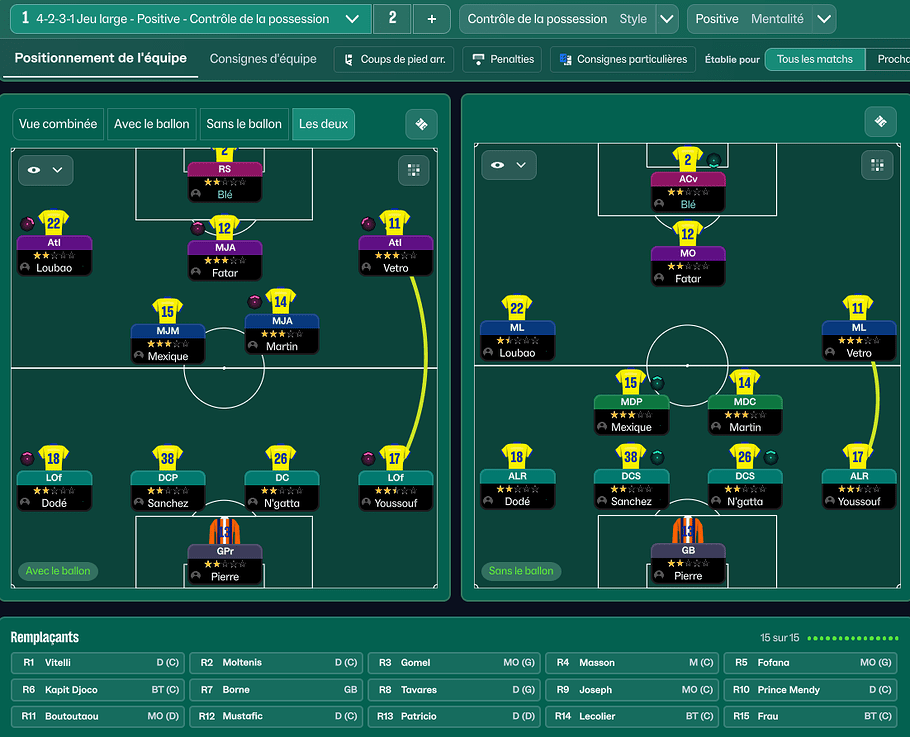The image size is (910, 737).
Task: Switch to Consignes d'équipe tab
Action: click(263, 59)
